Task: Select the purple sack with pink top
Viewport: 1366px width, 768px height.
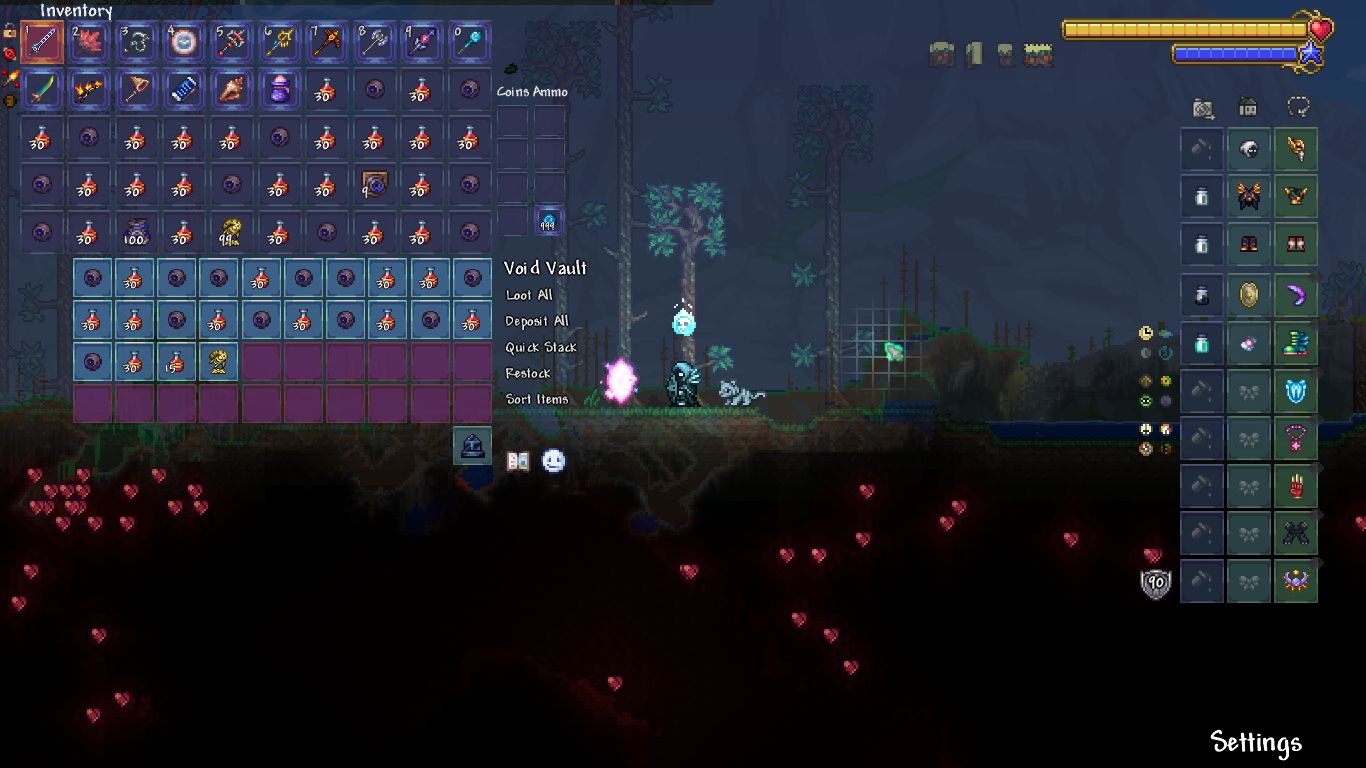Action: (x=278, y=90)
